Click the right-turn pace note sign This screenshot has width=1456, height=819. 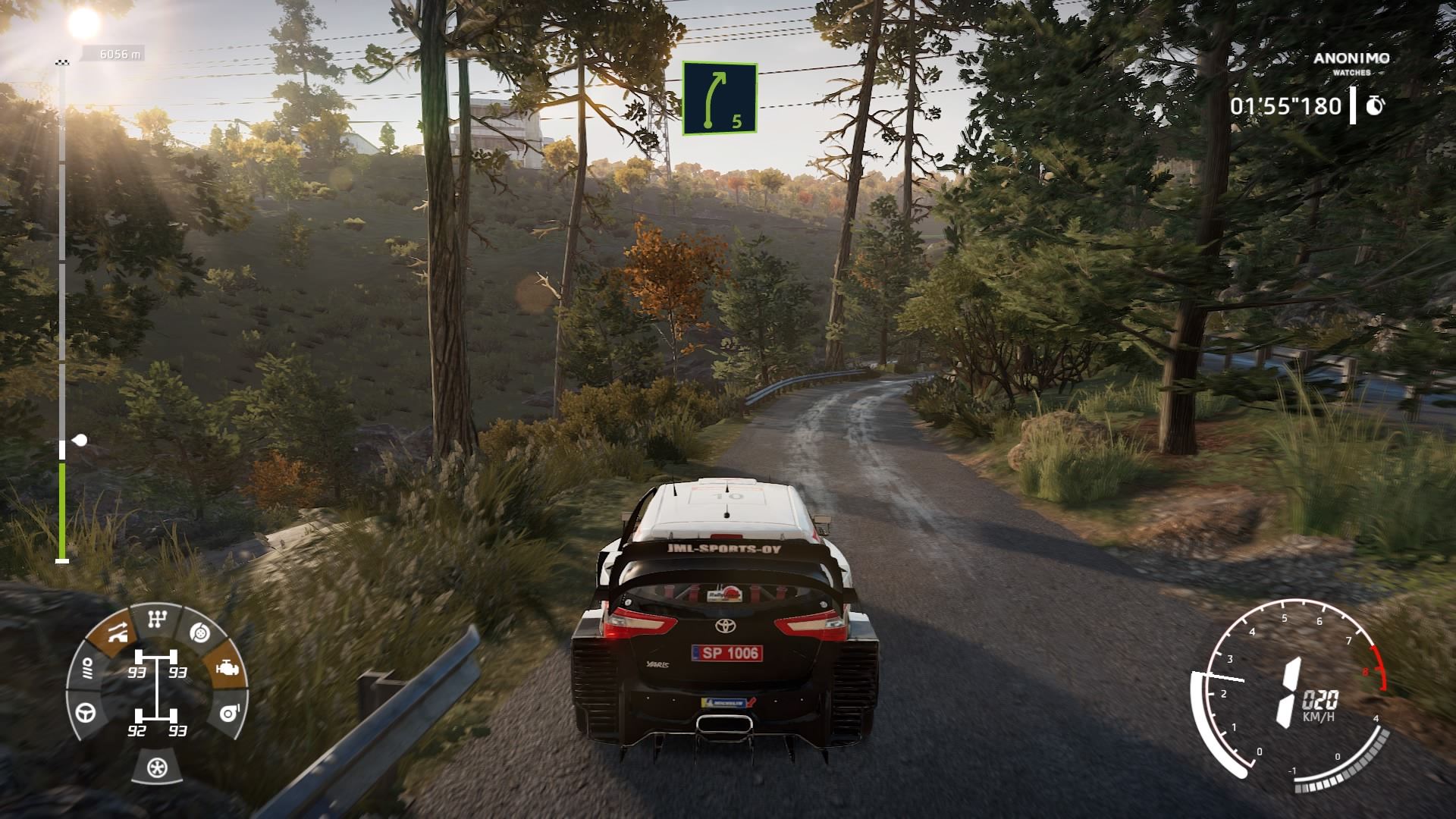point(720,99)
